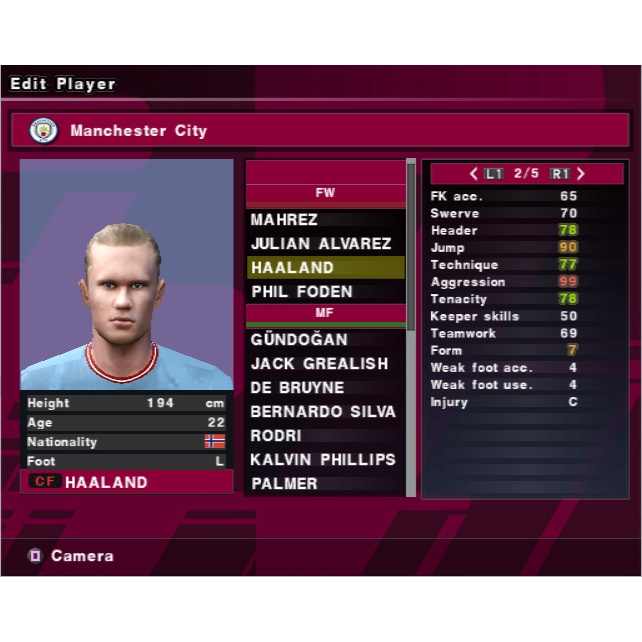Pick PHIL FODEN from the list
Screen dimensions: 642x642
325,292
